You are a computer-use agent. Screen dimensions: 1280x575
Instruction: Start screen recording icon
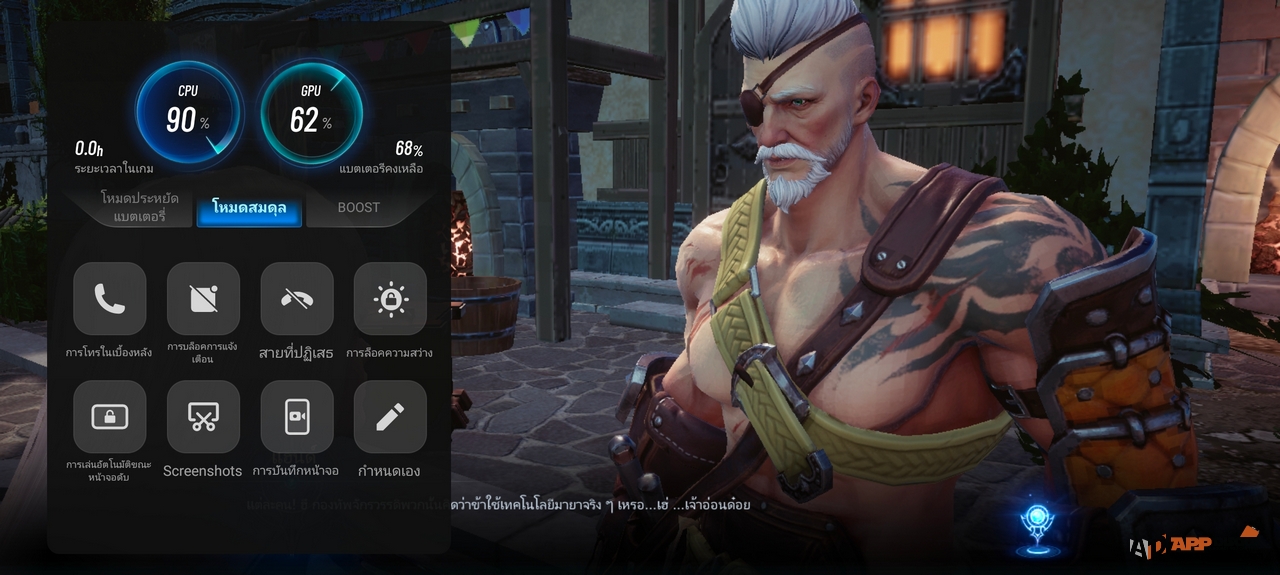pos(296,417)
